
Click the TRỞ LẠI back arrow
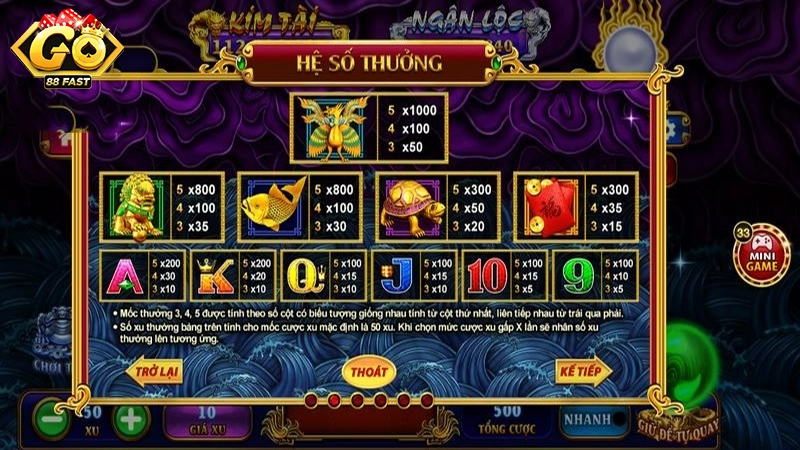point(157,371)
